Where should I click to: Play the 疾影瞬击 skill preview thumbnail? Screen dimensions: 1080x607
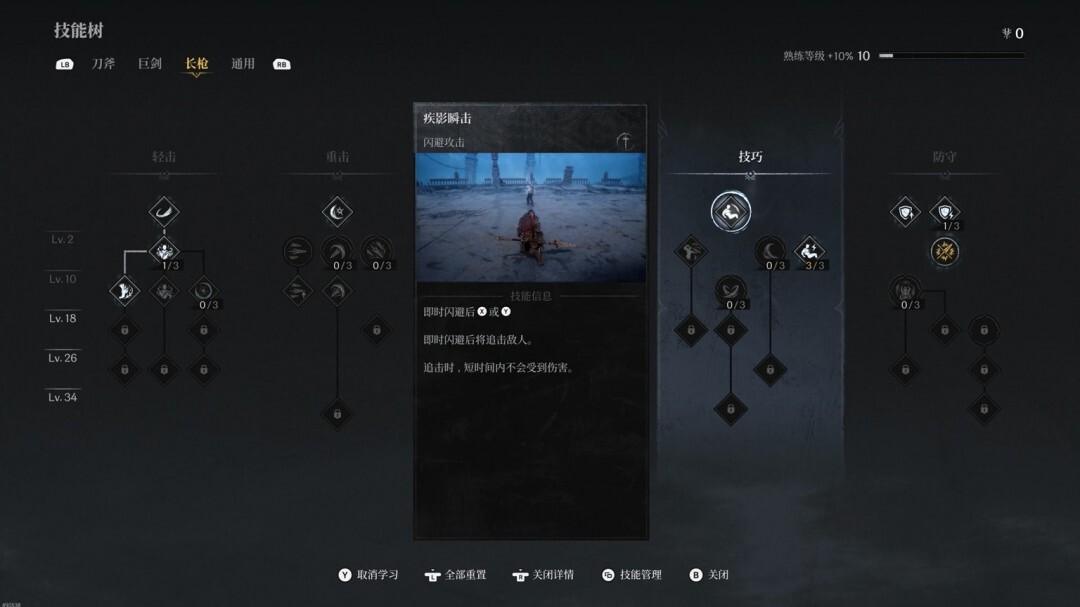(x=531, y=217)
